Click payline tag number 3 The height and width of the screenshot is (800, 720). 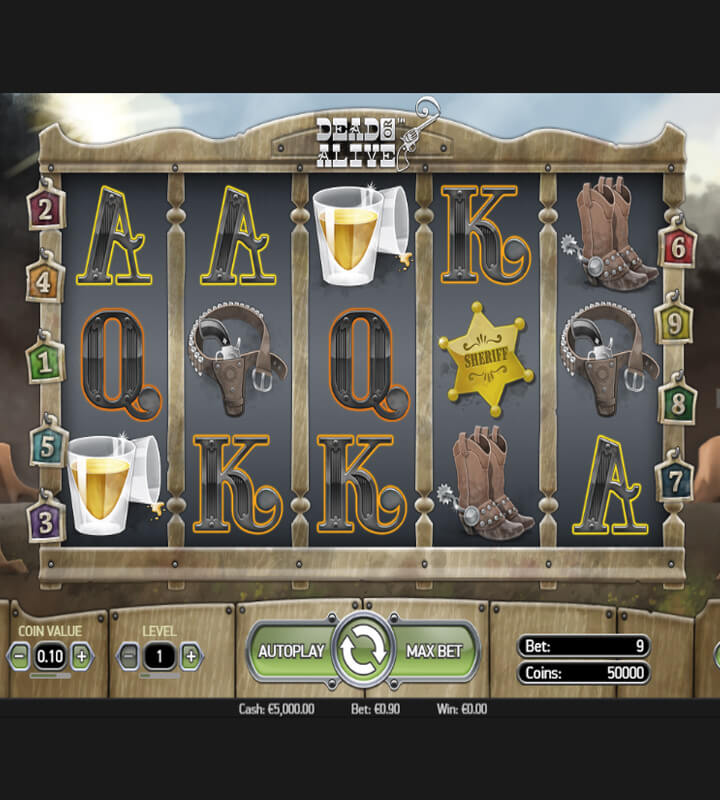[46, 520]
